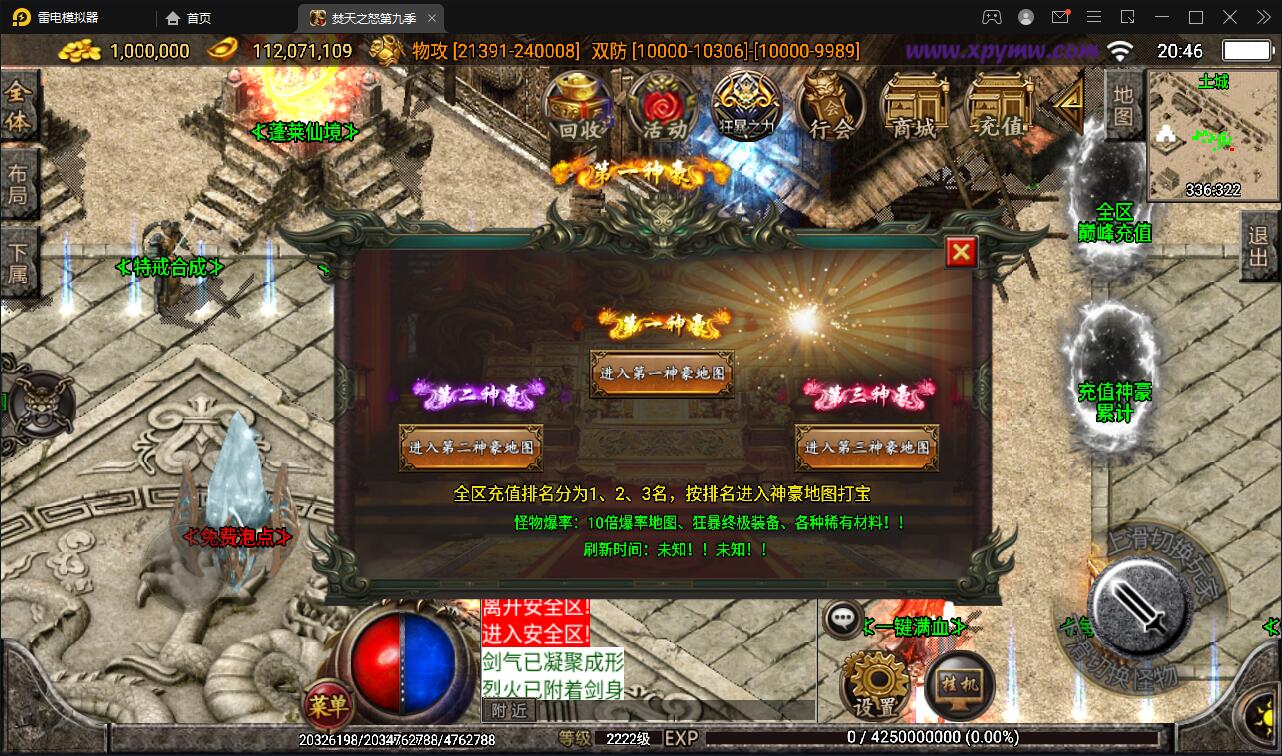
Task: Expand the 附近 chat channel selector
Action: (508, 710)
